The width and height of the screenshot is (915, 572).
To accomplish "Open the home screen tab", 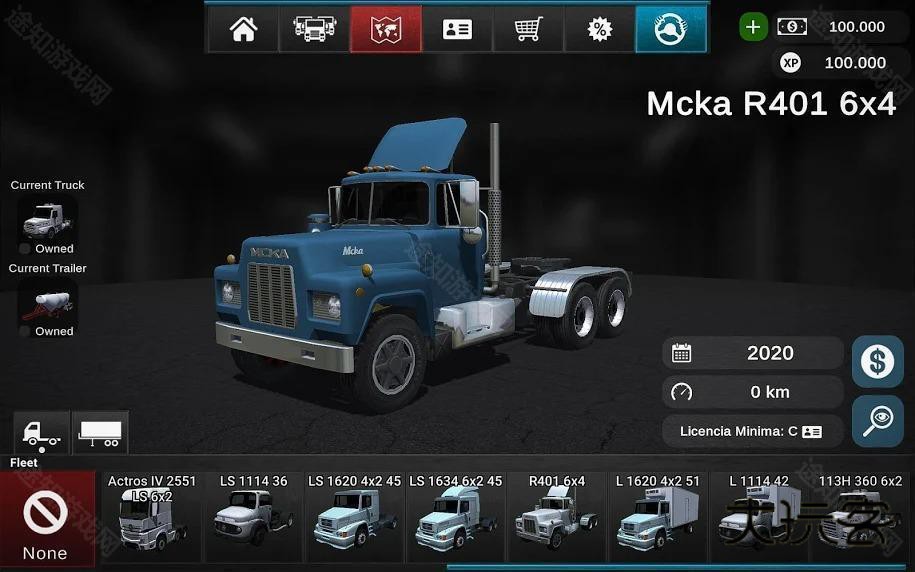I will tap(243, 29).
